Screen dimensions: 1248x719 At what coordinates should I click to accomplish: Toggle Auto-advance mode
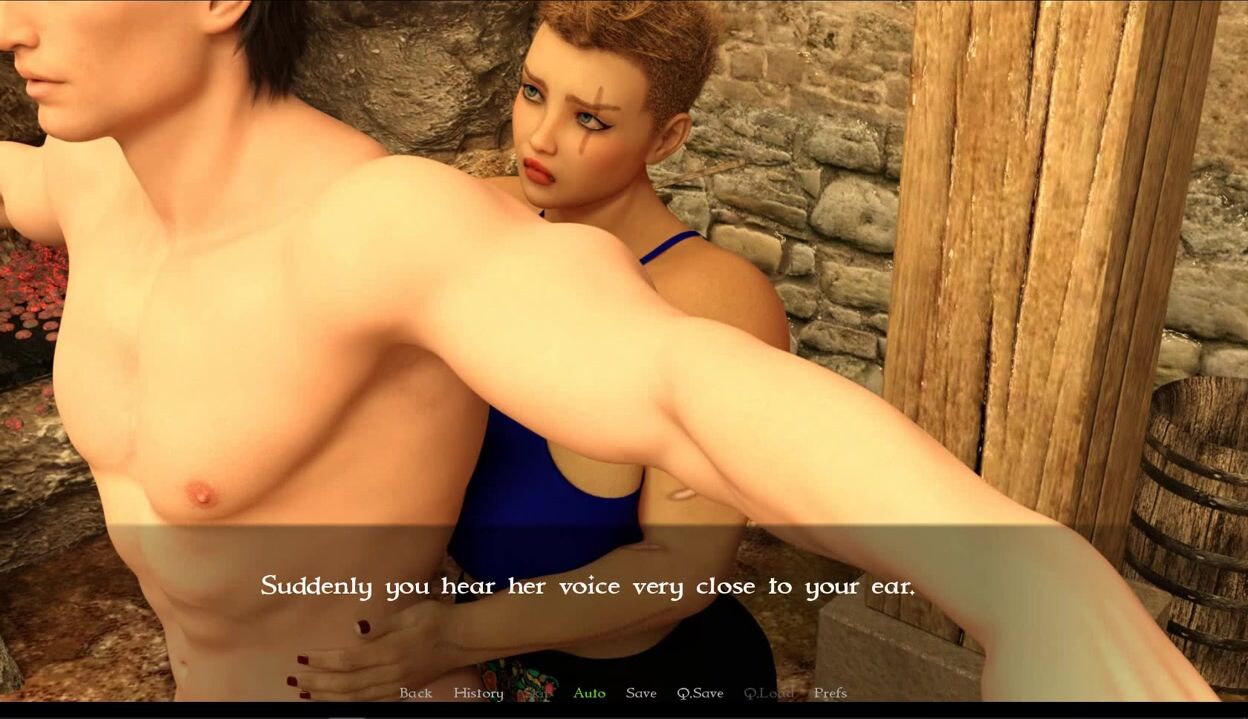pos(589,693)
